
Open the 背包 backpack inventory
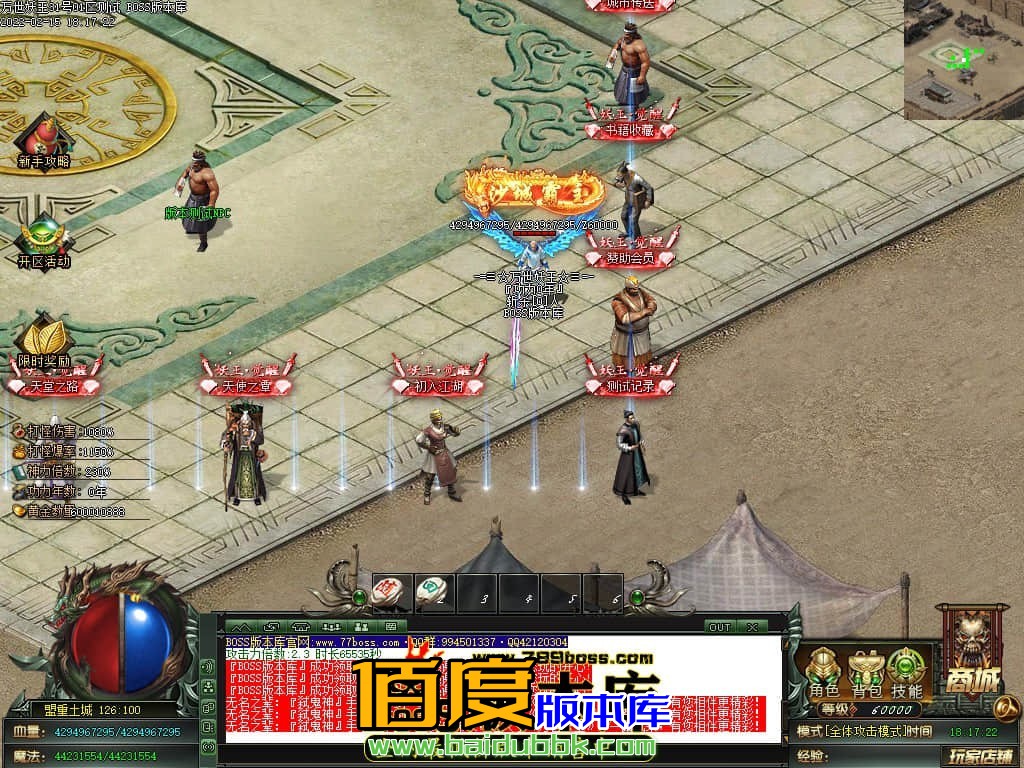pyautogui.click(x=866, y=671)
